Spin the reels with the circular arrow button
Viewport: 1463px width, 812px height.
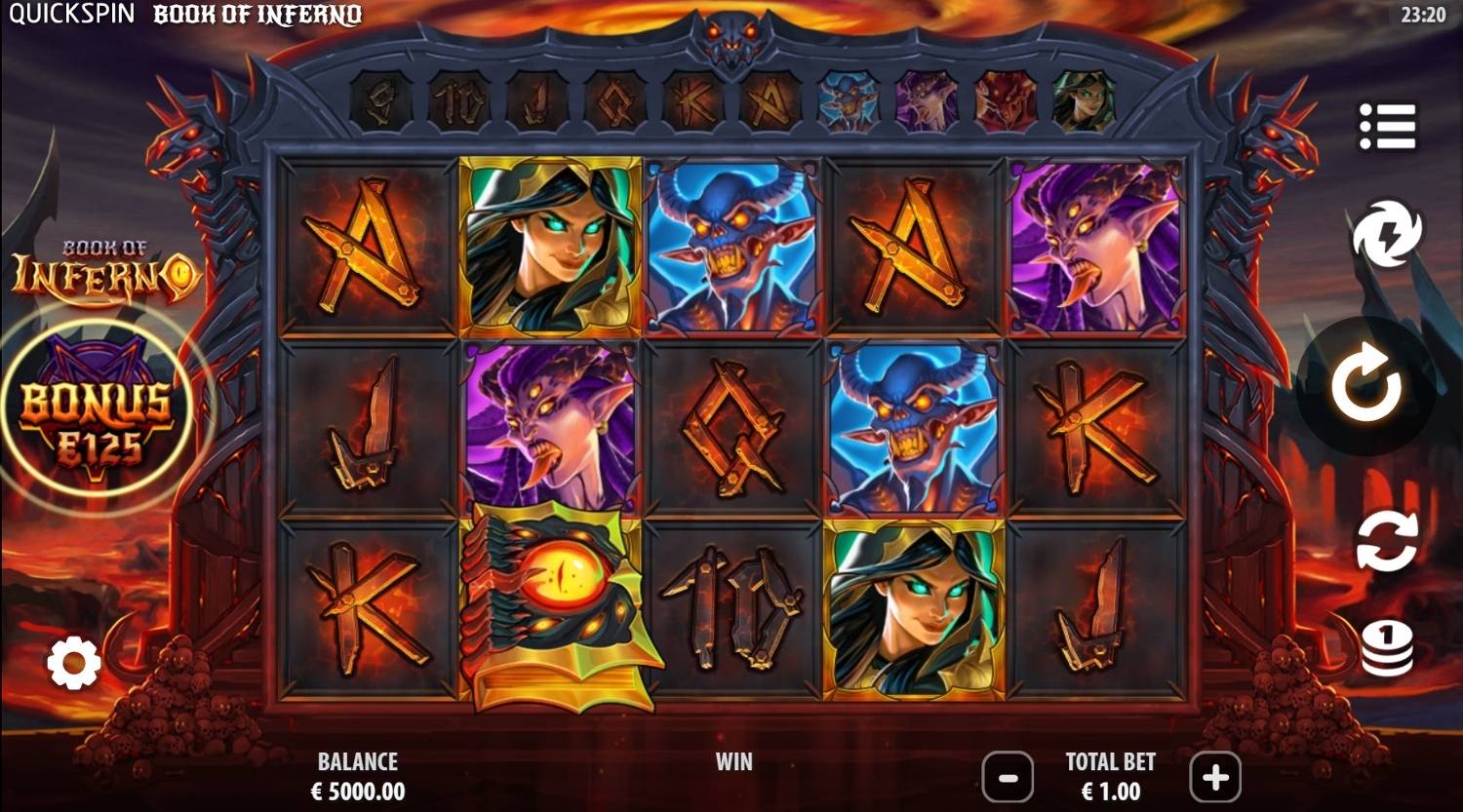coord(1366,386)
